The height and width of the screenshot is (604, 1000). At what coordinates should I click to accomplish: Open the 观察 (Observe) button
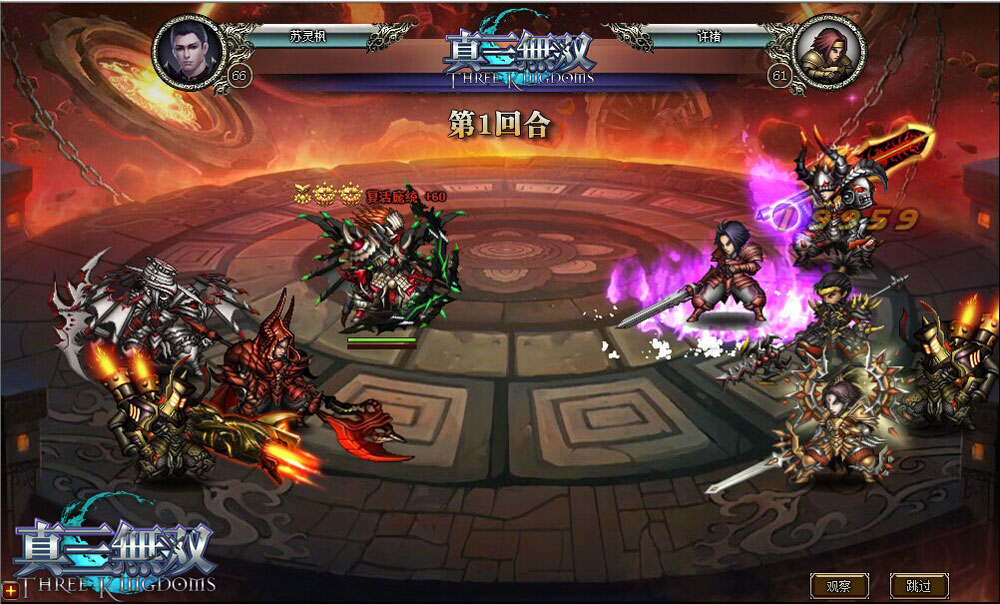click(839, 586)
